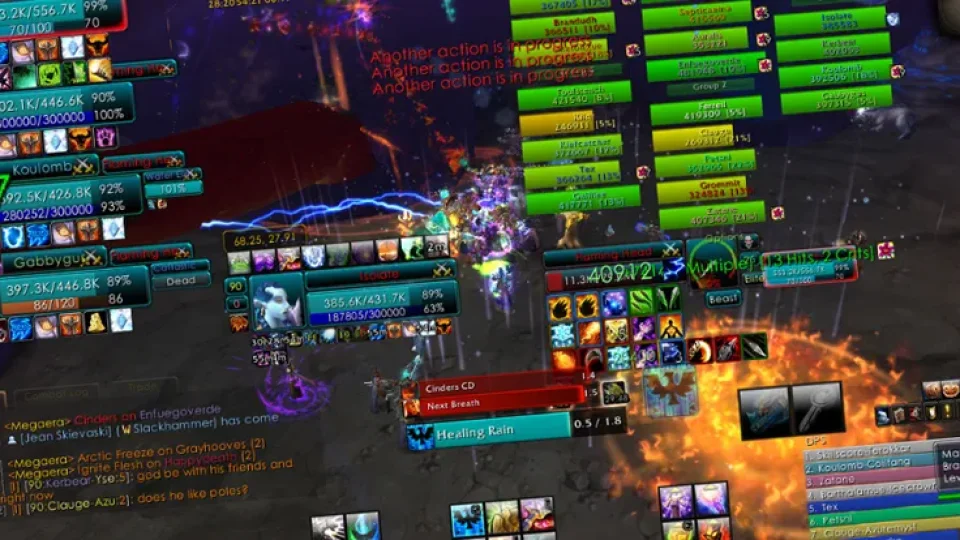Select Ferrell's raid frame
This screenshot has height=540, width=960.
[x=706, y=111]
